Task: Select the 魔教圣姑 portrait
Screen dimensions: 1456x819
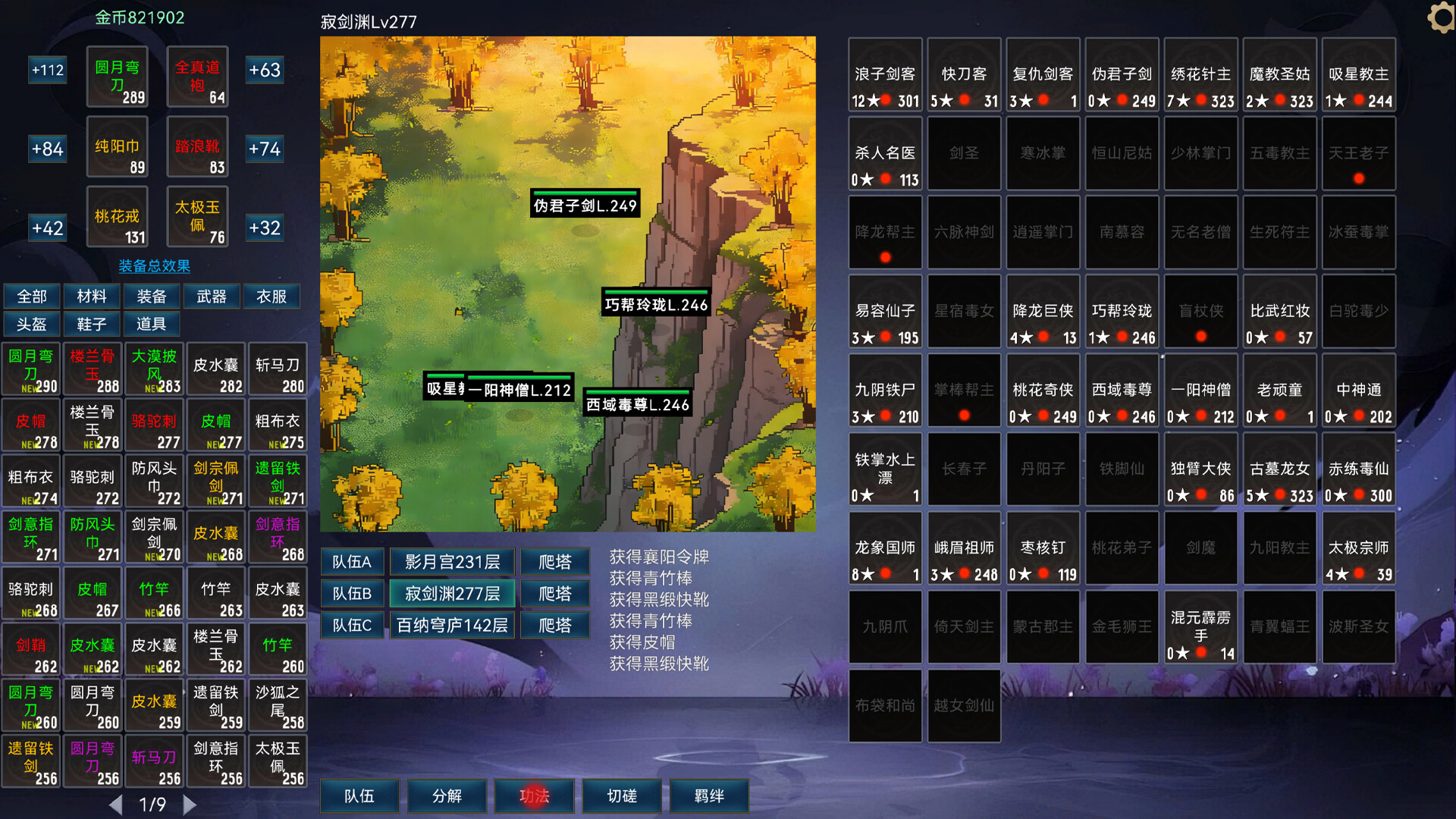Action: coord(1279,75)
